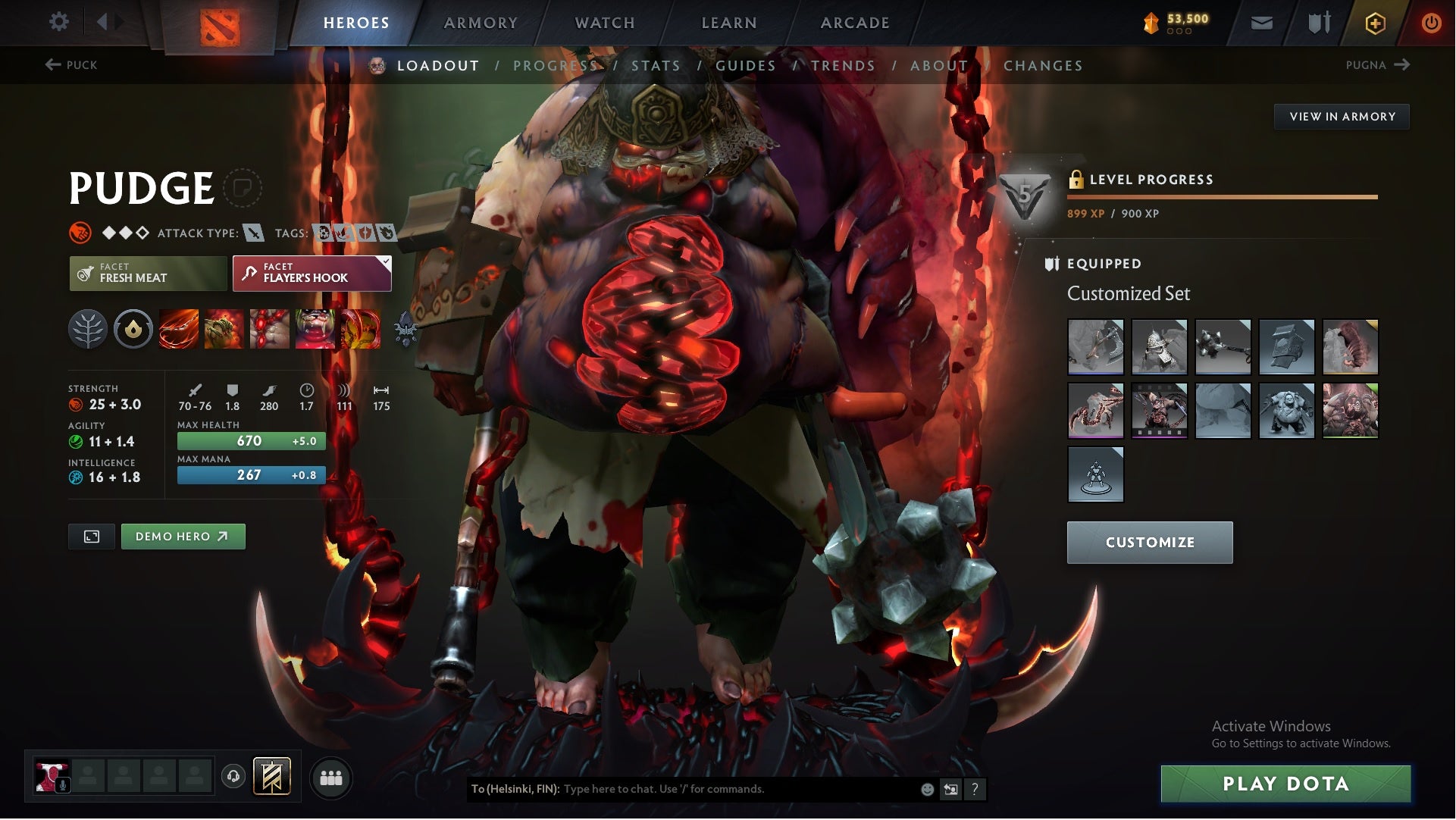Select the Rot ability icon
This screenshot has height=820, width=1456.
point(224,330)
